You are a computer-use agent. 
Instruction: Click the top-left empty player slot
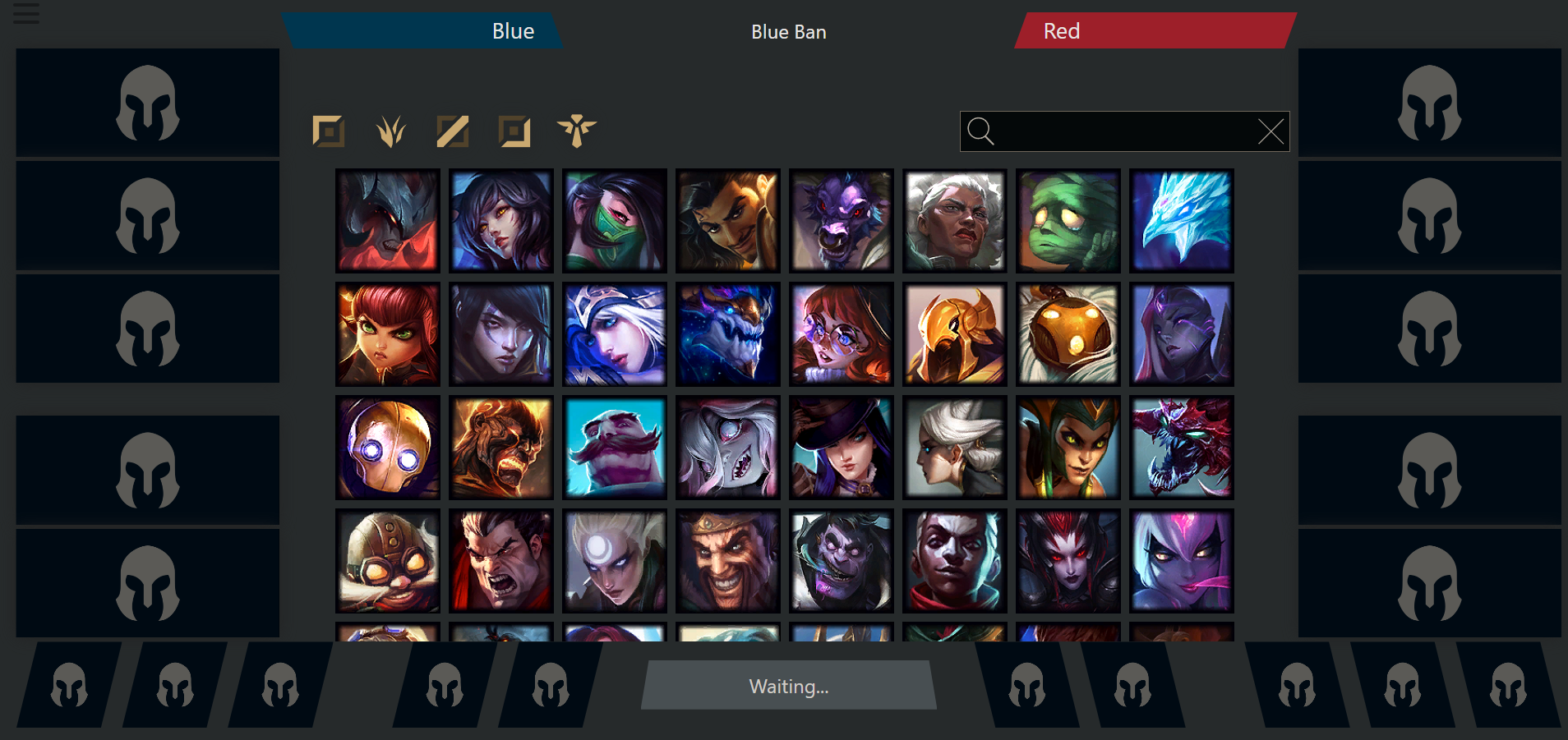[146, 103]
